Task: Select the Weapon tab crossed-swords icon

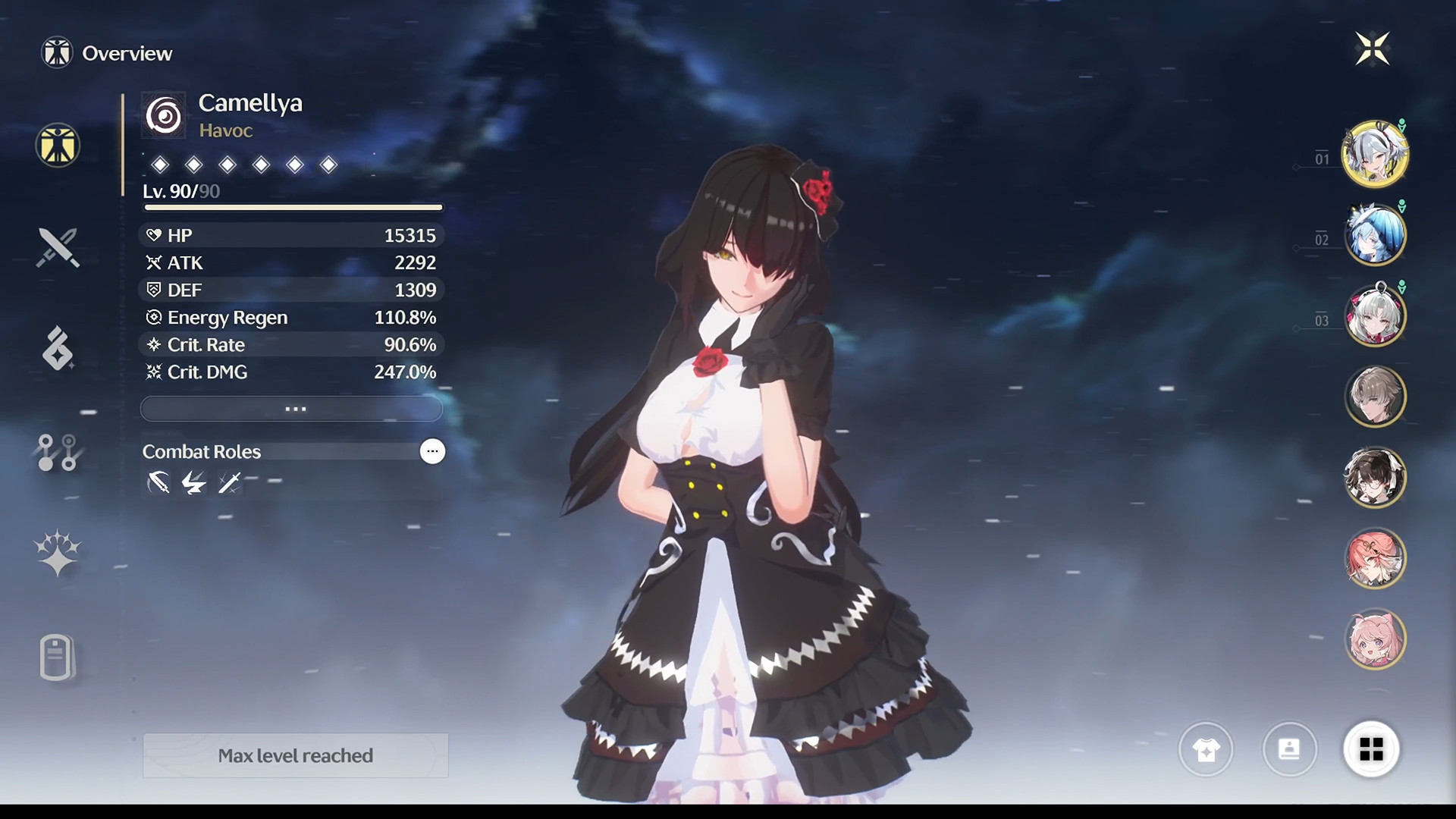Action: pyautogui.click(x=57, y=248)
